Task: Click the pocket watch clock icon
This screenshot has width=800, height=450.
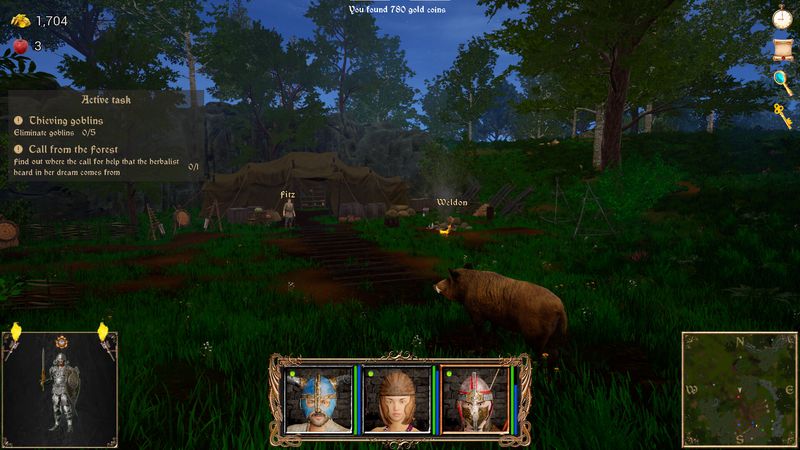Action: click(x=782, y=18)
